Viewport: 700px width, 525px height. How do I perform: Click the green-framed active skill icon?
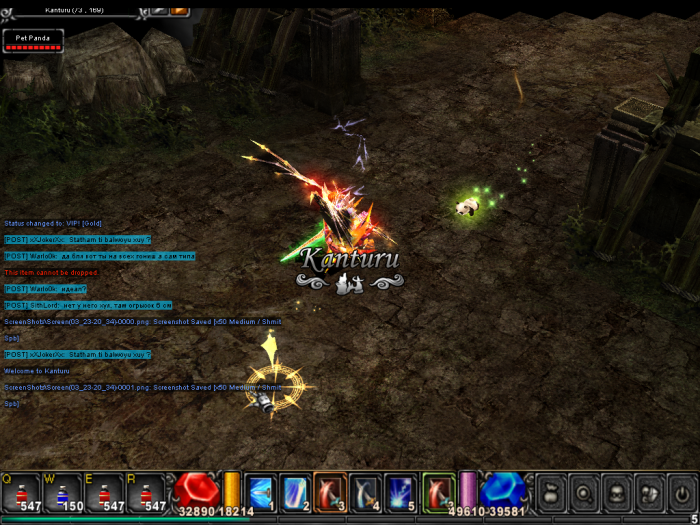tap(438, 492)
